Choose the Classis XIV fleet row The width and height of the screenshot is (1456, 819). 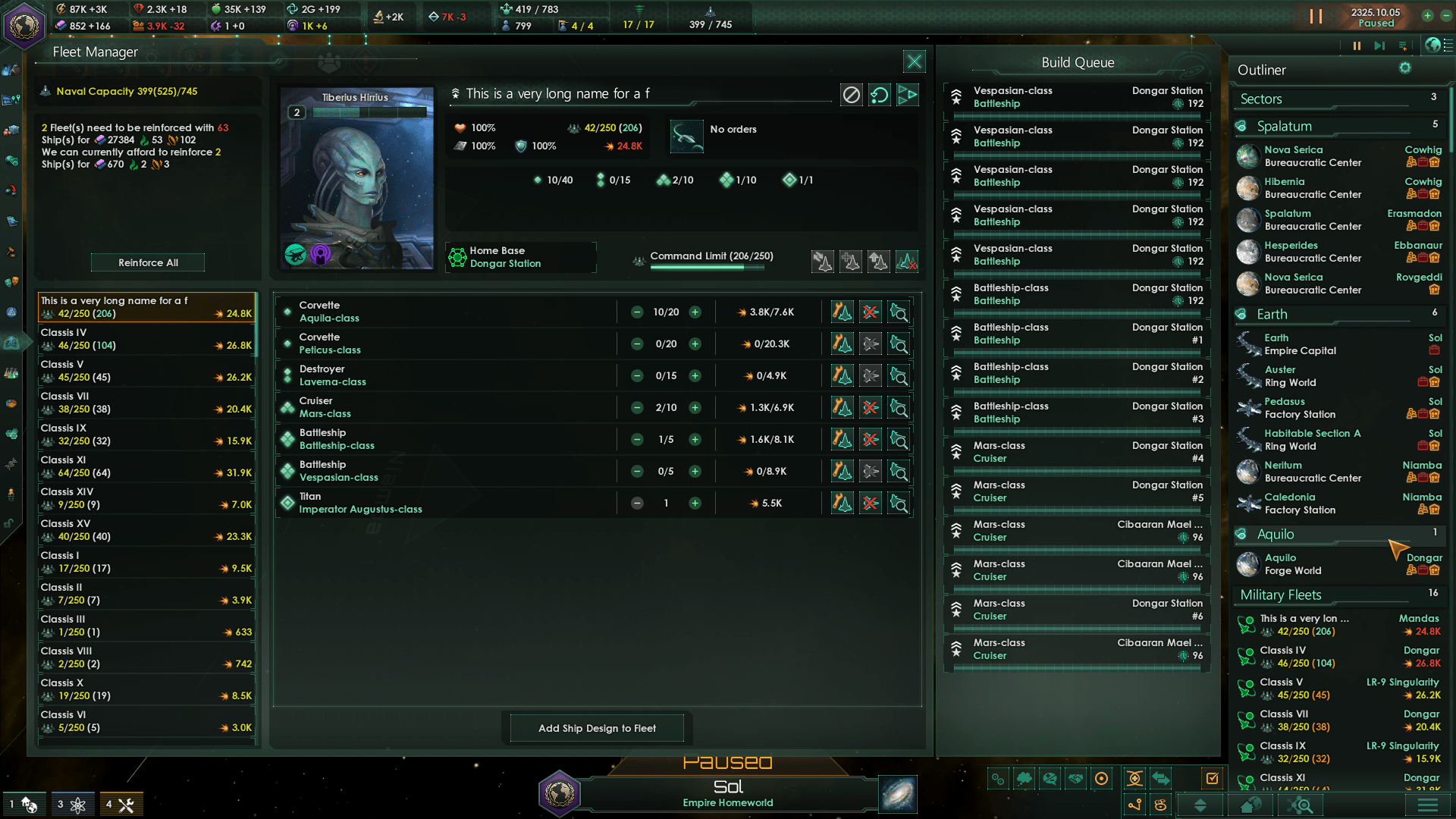click(x=146, y=498)
